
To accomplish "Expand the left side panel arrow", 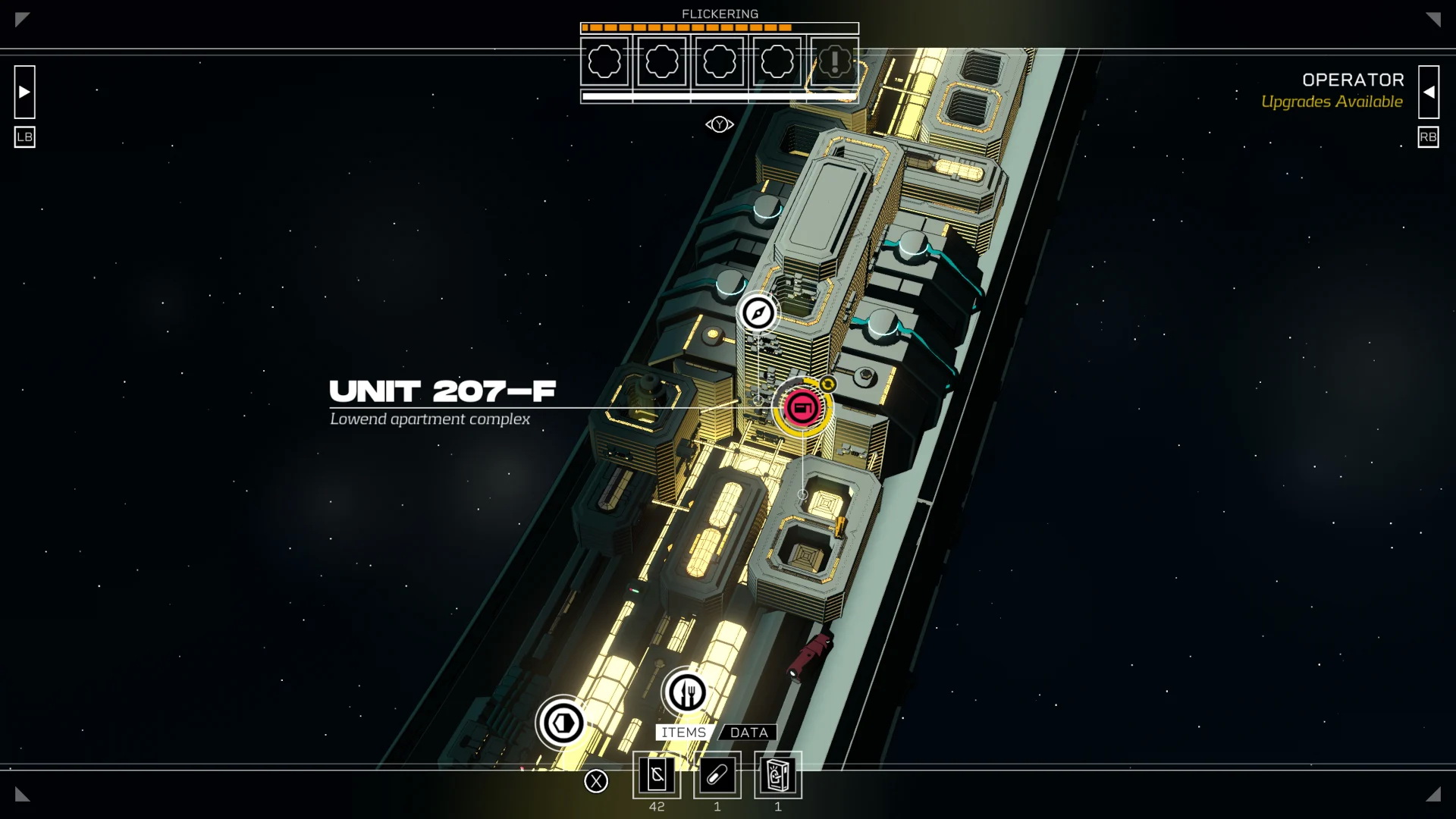I will point(24,92).
